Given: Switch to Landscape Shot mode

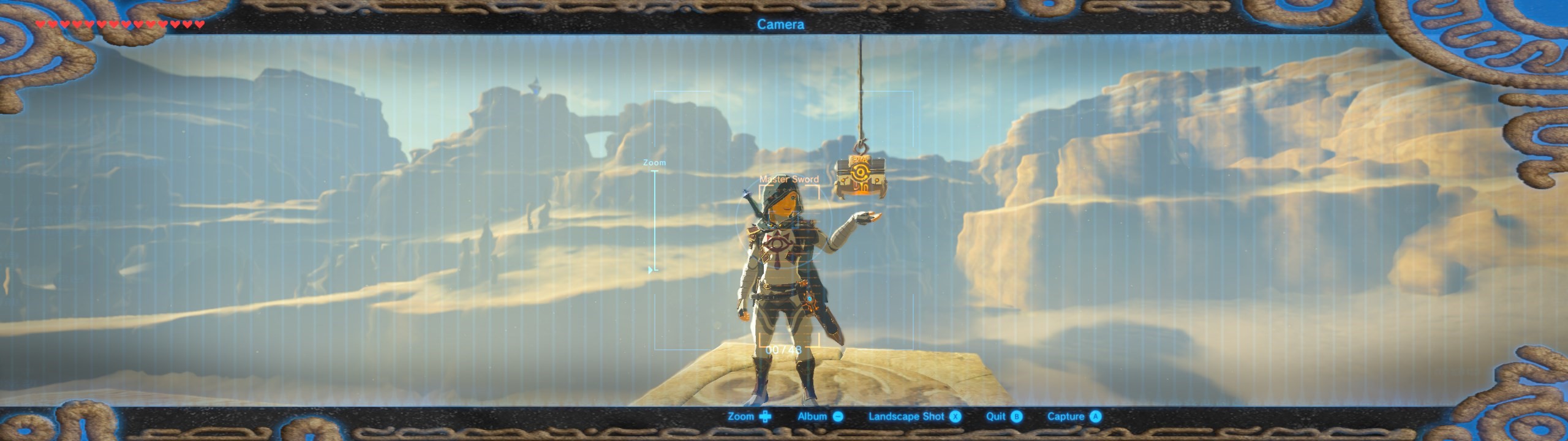Looking at the screenshot, I should (914, 417).
